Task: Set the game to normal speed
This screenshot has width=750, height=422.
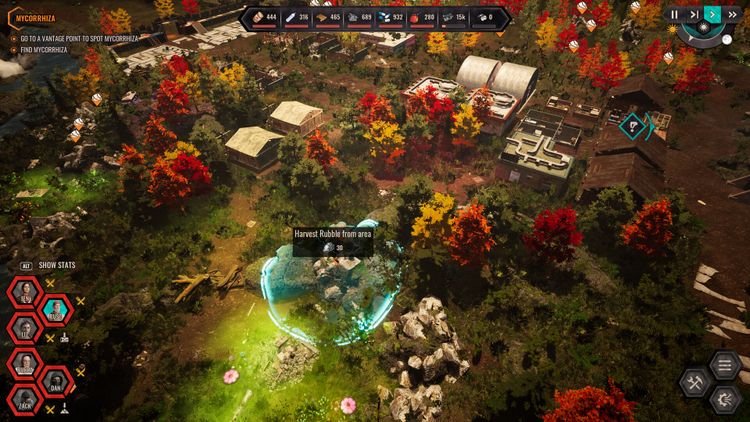Action: click(712, 14)
